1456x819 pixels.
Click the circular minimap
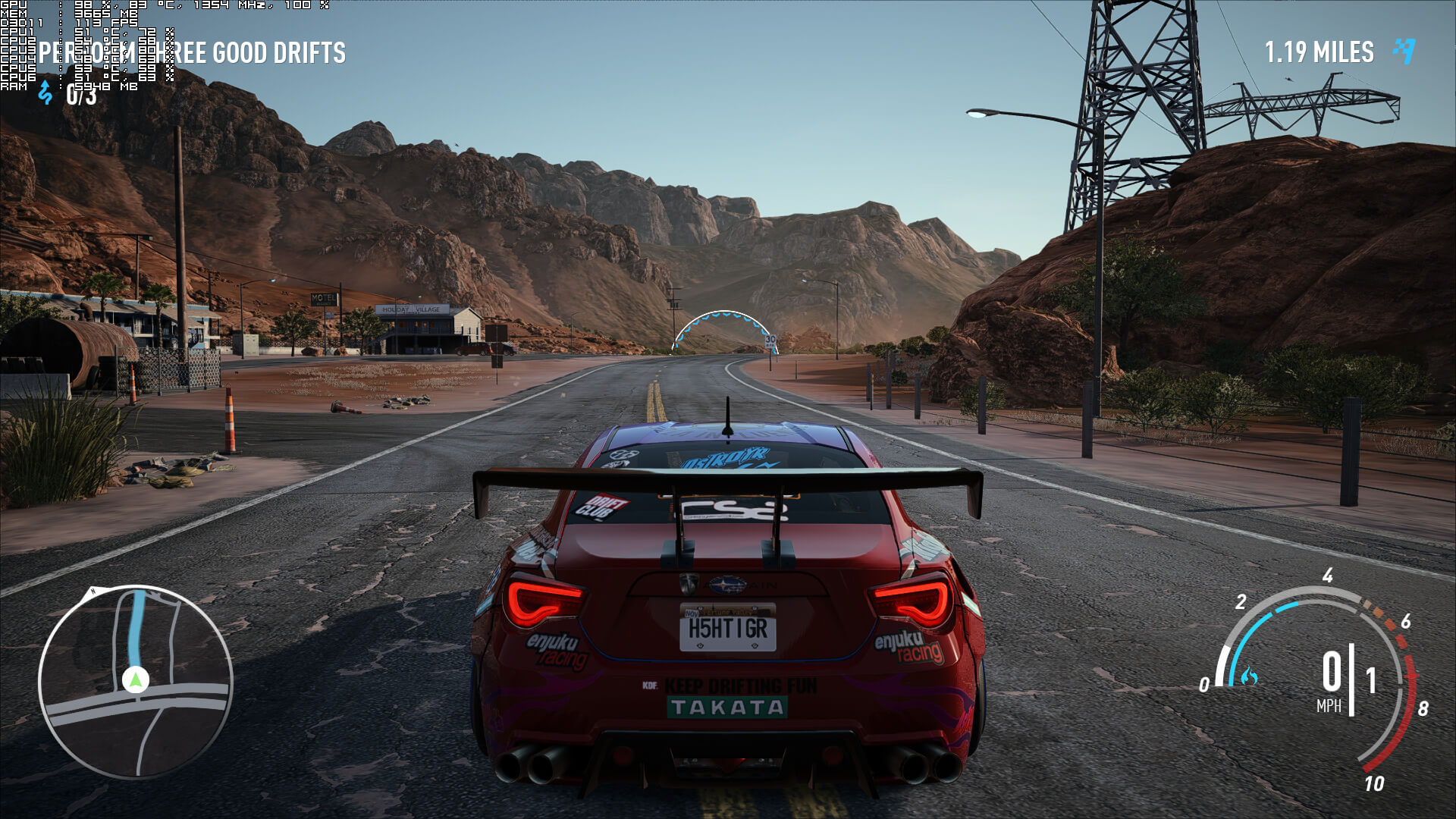point(136,682)
